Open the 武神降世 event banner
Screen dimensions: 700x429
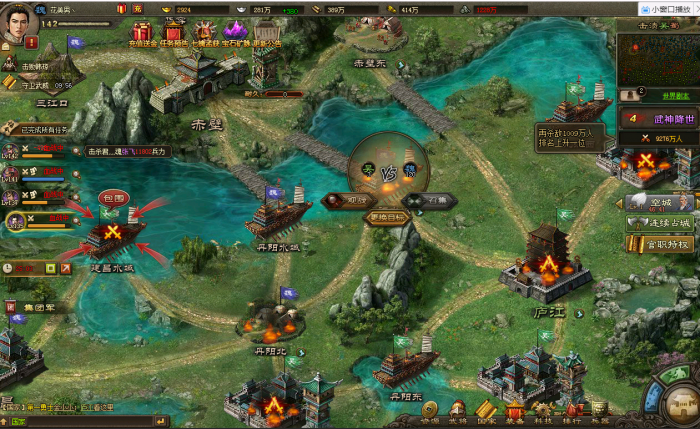[658, 117]
